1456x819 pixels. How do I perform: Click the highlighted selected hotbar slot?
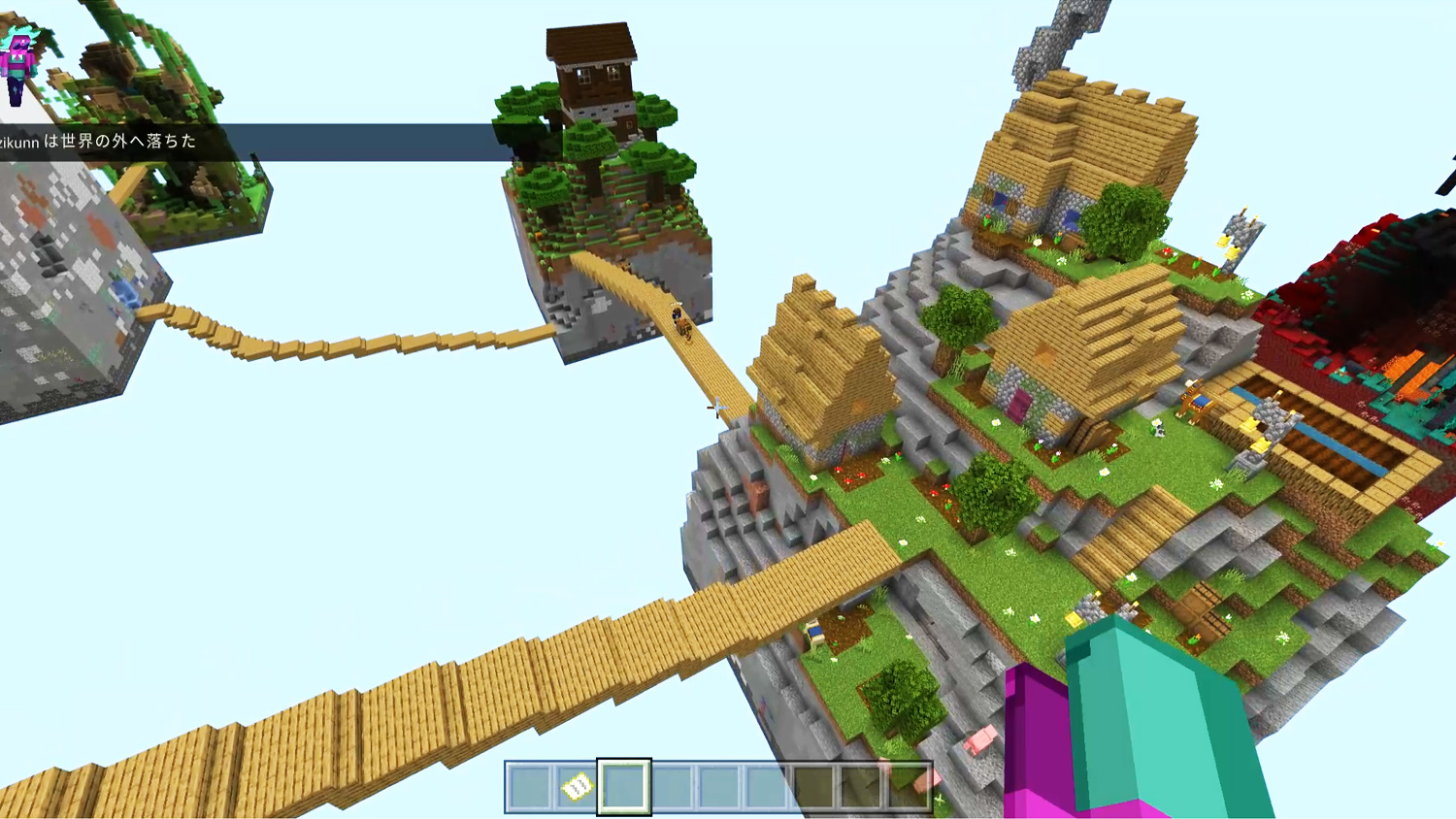623,786
